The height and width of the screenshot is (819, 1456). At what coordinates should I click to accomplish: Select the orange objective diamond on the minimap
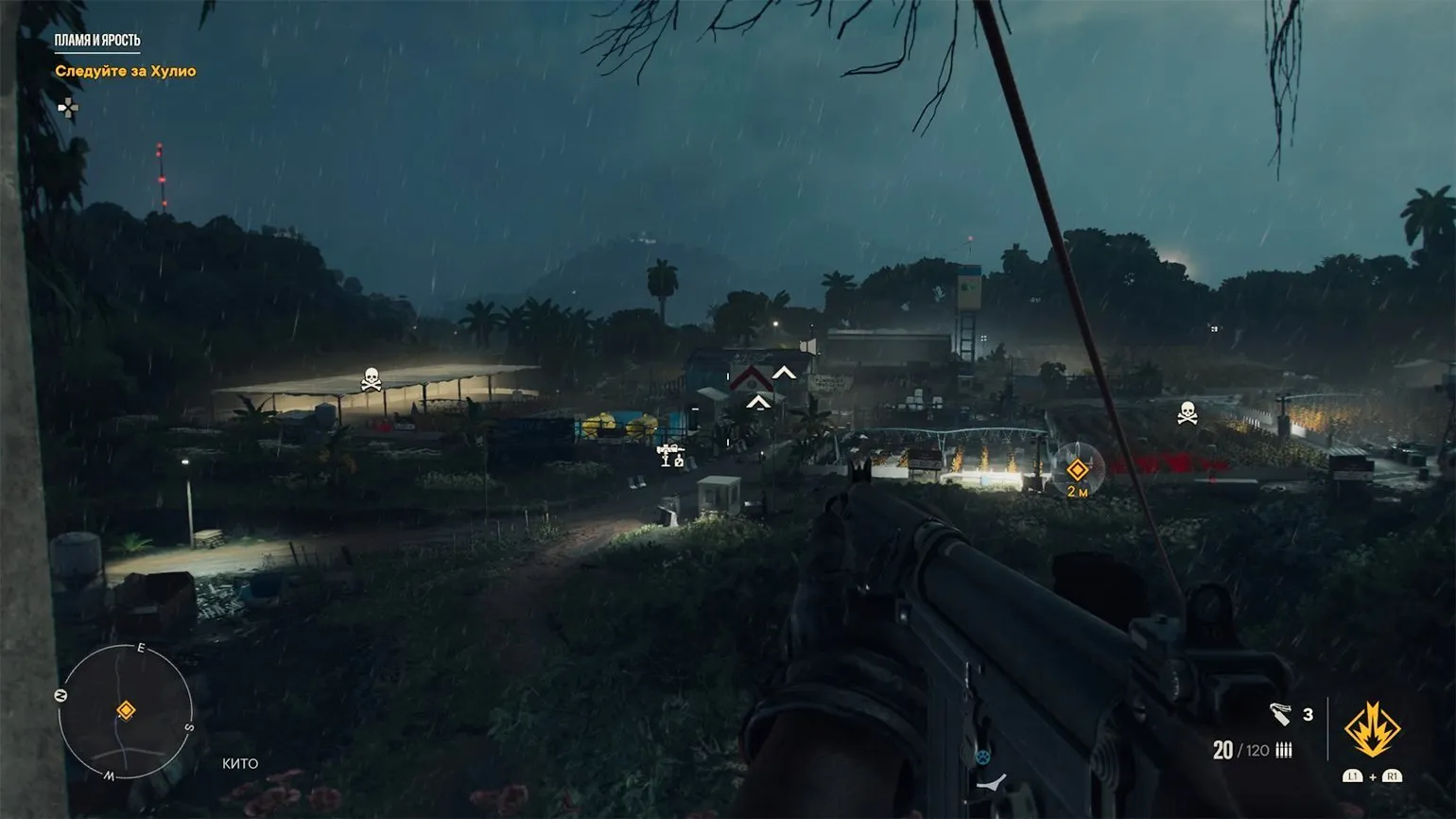coord(126,710)
